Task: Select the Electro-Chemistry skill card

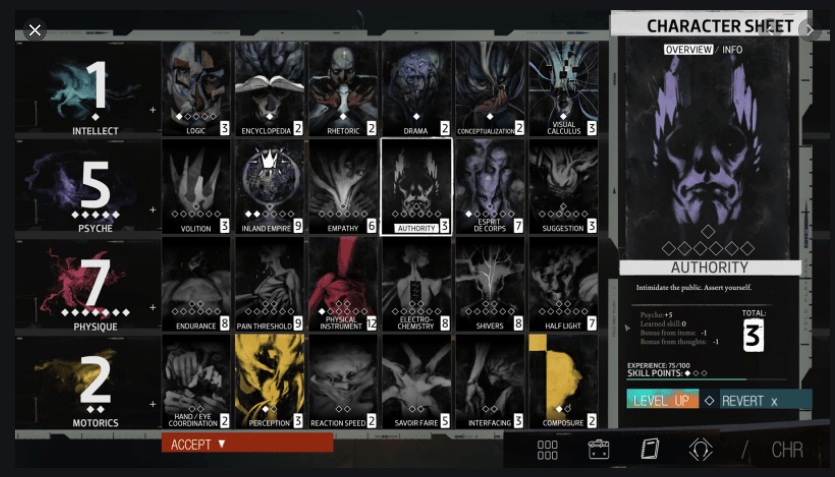Action: [x=416, y=284]
